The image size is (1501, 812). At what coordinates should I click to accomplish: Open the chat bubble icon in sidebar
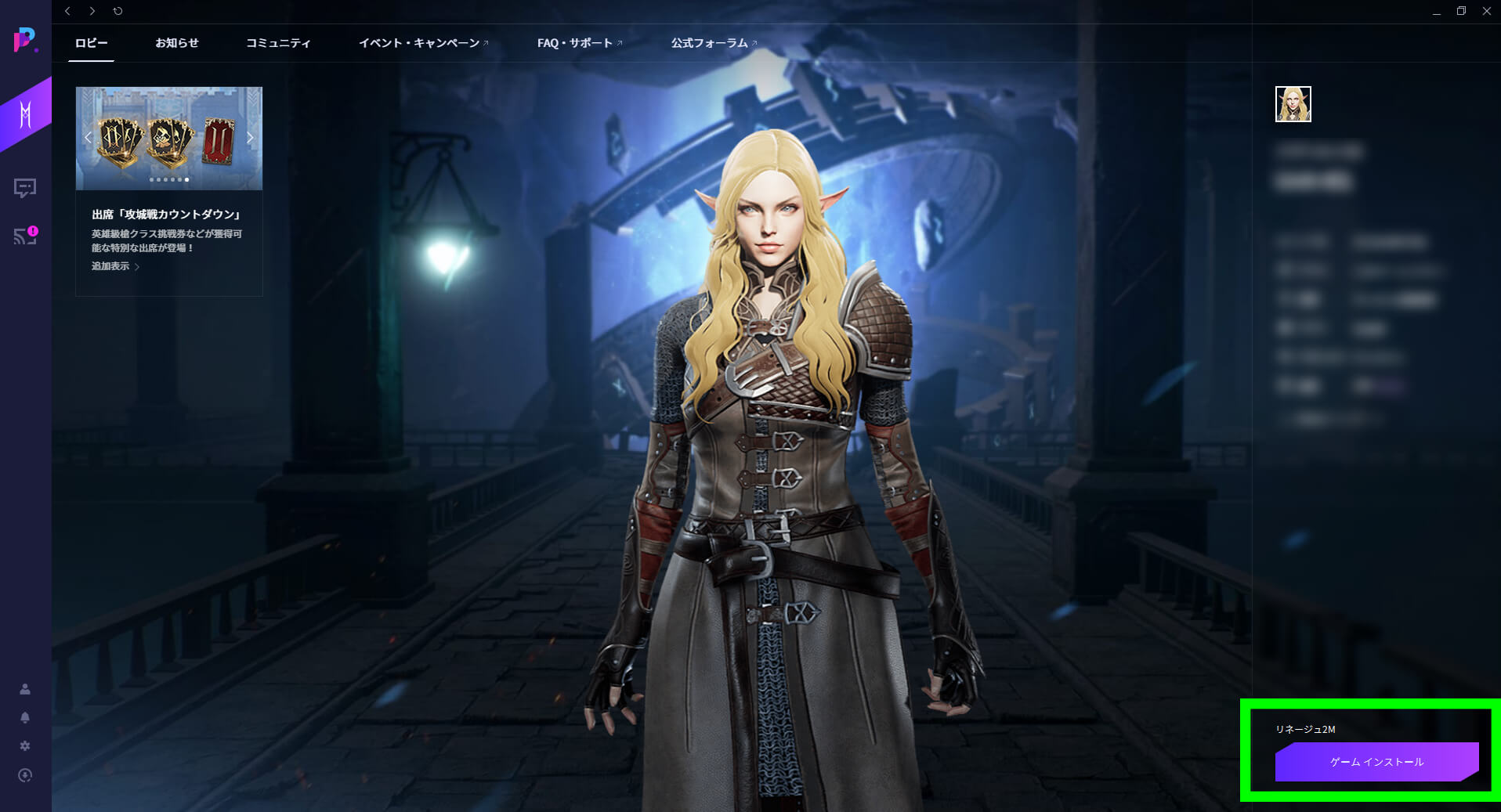(25, 188)
